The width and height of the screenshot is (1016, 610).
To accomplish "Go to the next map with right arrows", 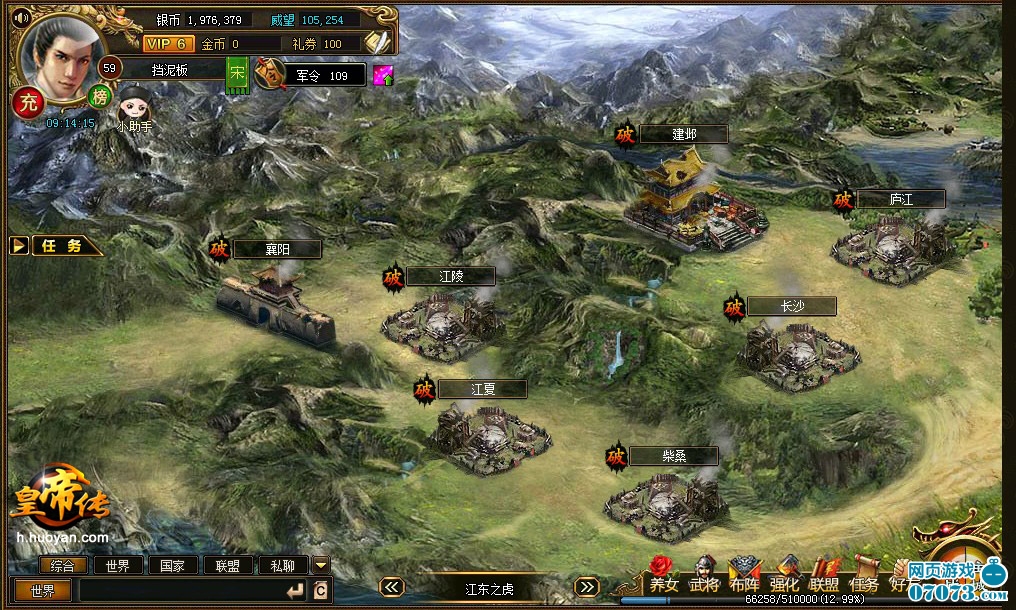I will (587, 588).
